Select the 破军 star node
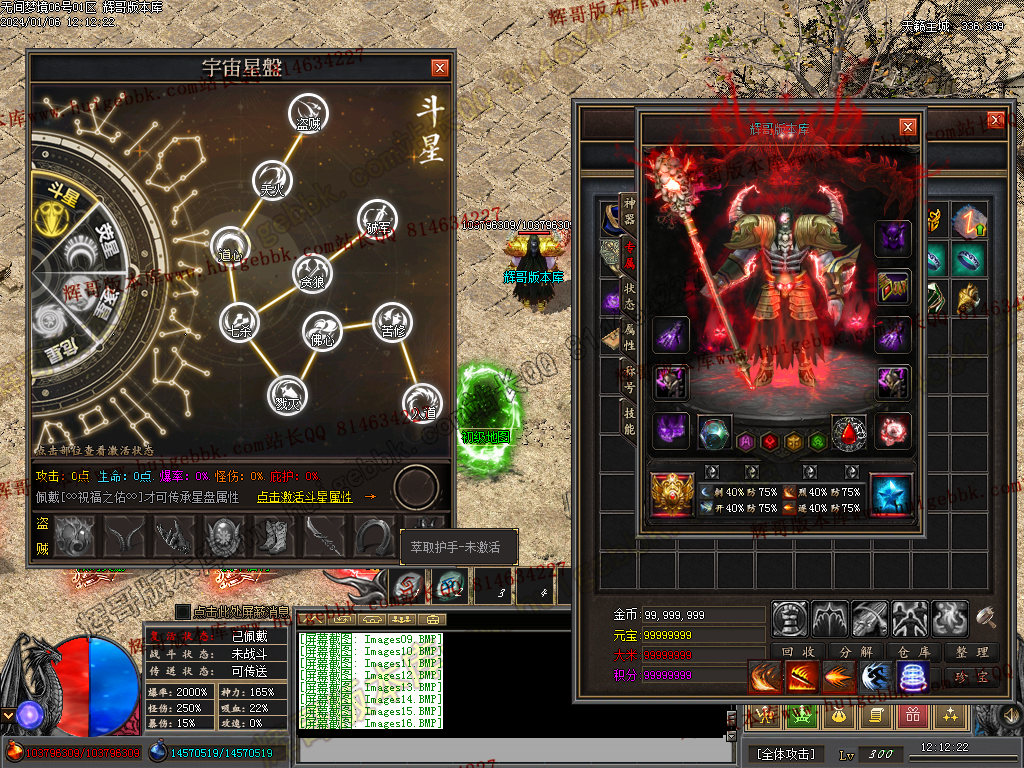 [377, 217]
